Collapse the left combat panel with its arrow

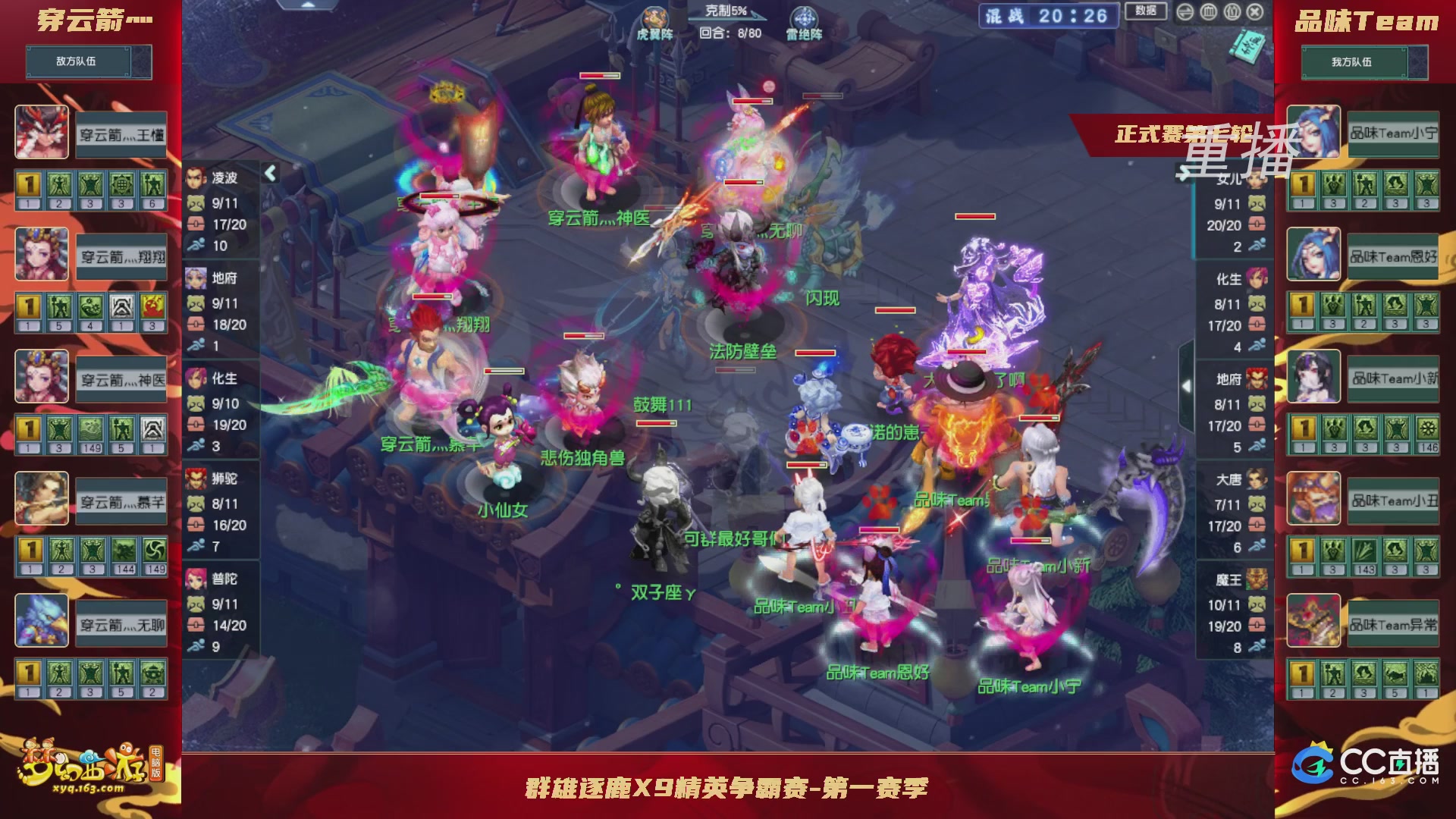pyautogui.click(x=269, y=172)
